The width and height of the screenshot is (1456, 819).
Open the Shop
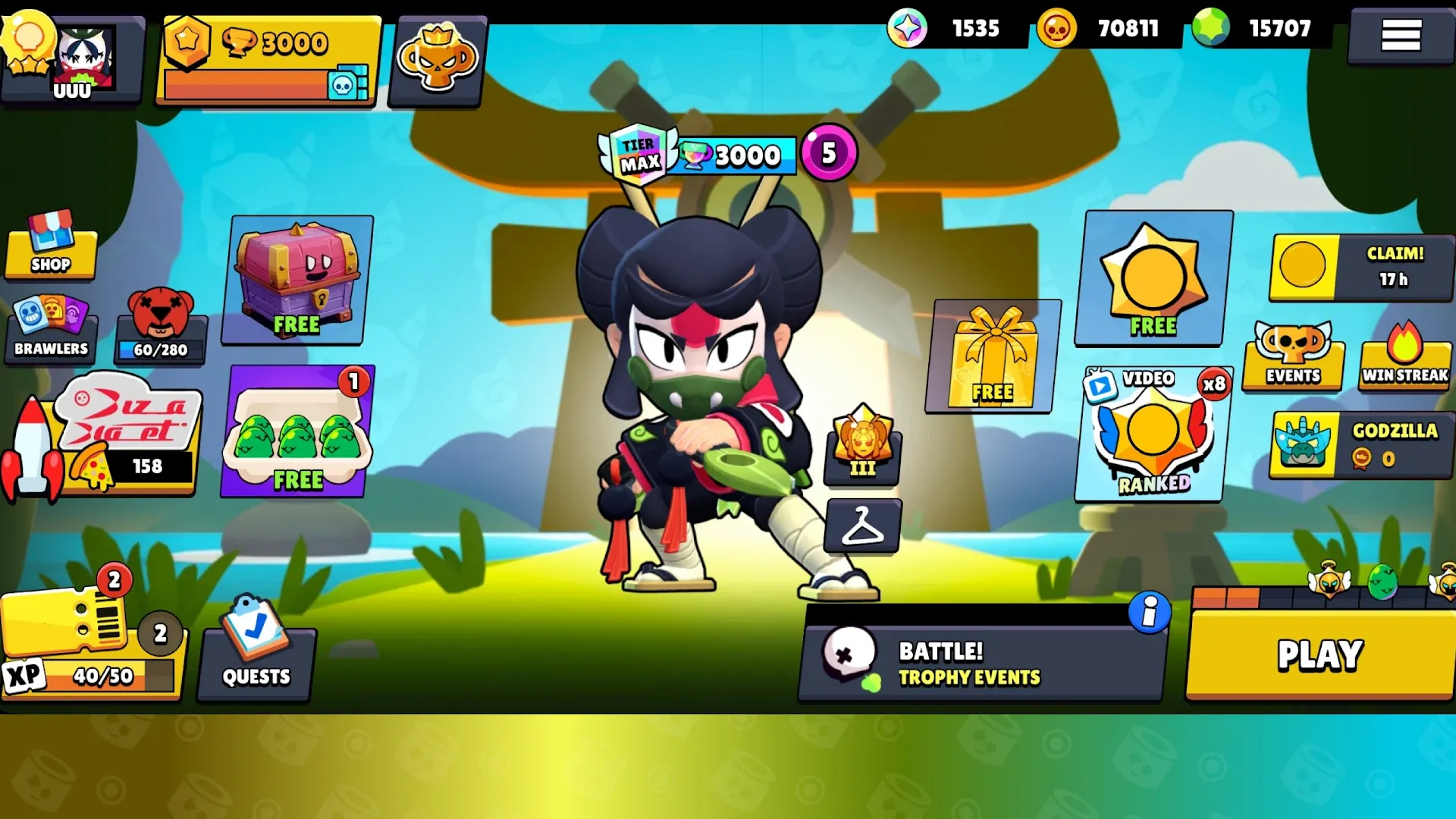[x=50, y=253]
